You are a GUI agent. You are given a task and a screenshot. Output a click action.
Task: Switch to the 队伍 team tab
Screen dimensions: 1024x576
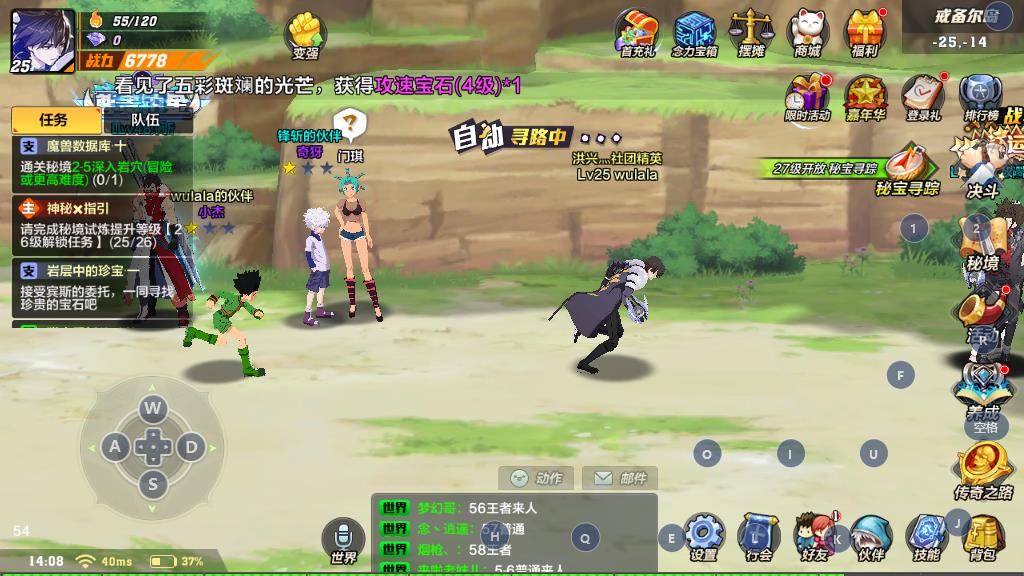146,120
